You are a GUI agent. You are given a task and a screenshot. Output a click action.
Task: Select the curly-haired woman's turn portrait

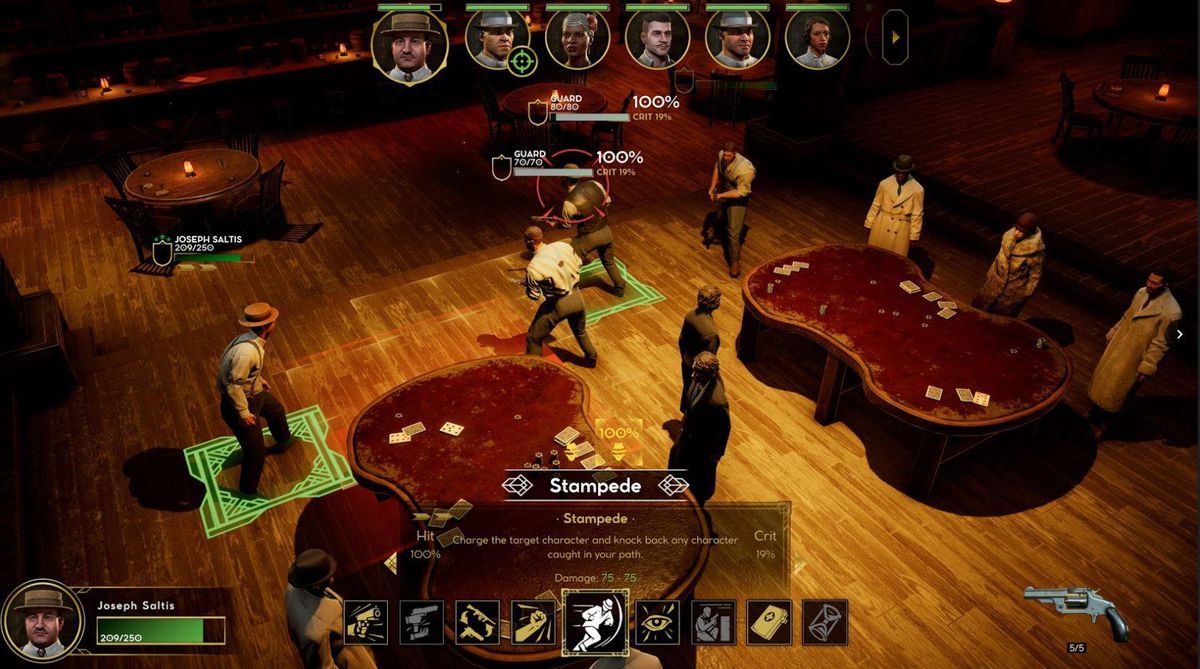pyautogui.click(x=817, y=40)
